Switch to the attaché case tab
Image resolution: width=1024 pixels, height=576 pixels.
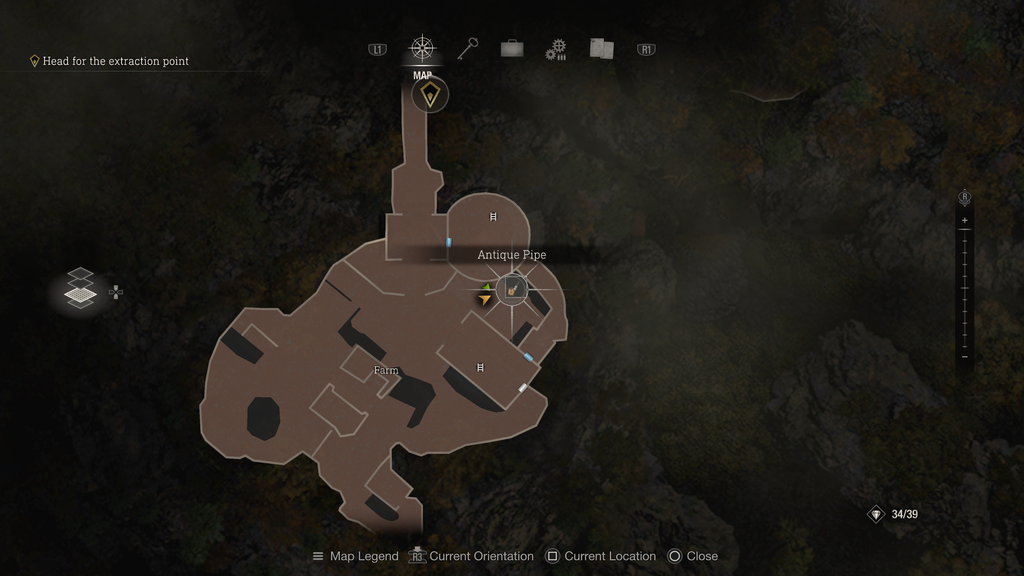coord(512,48)
